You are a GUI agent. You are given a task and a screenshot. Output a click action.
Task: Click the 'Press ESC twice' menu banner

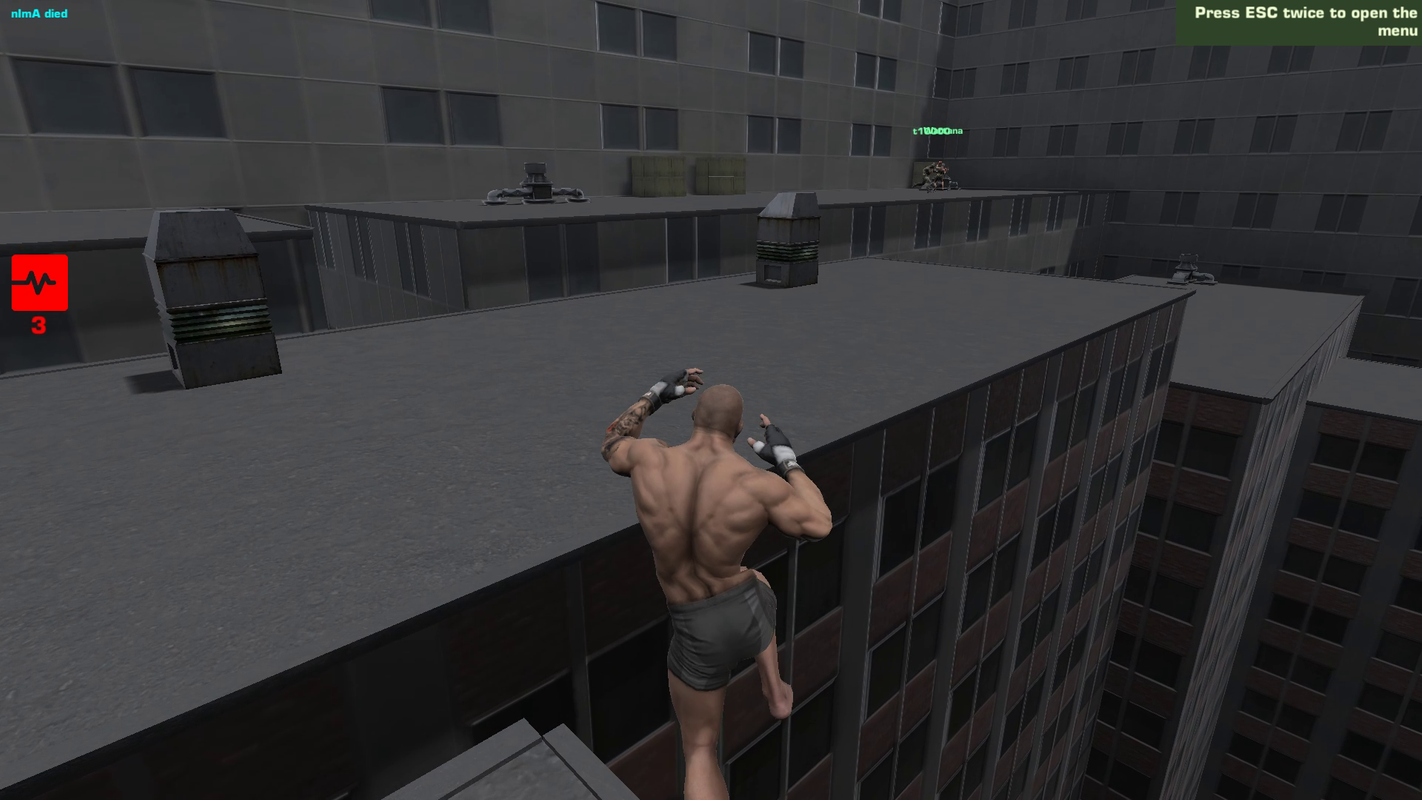[x=1300, y=22]
